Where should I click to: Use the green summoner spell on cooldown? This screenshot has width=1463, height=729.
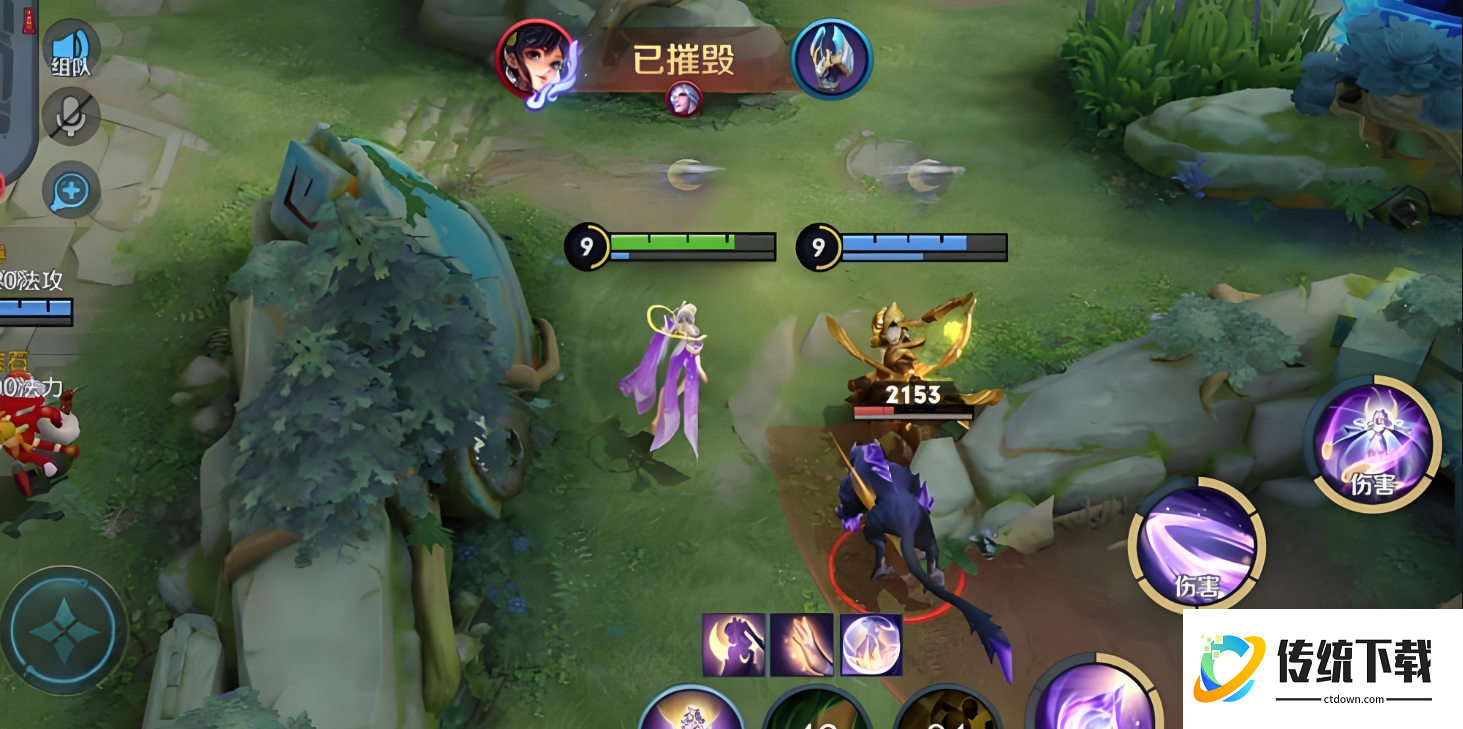click(x=817, y=712)
